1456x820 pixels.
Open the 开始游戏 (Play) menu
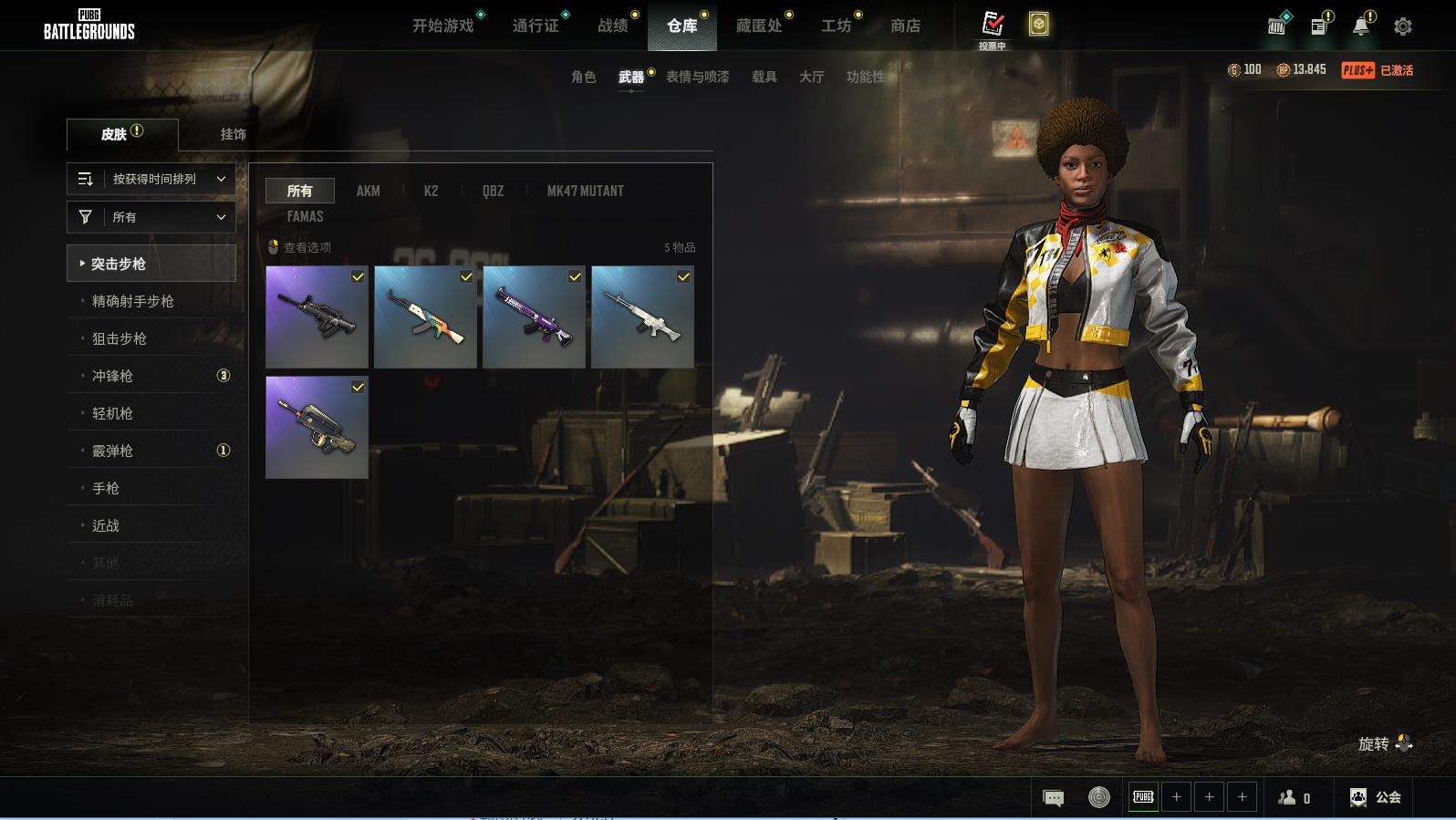(442, 26)
